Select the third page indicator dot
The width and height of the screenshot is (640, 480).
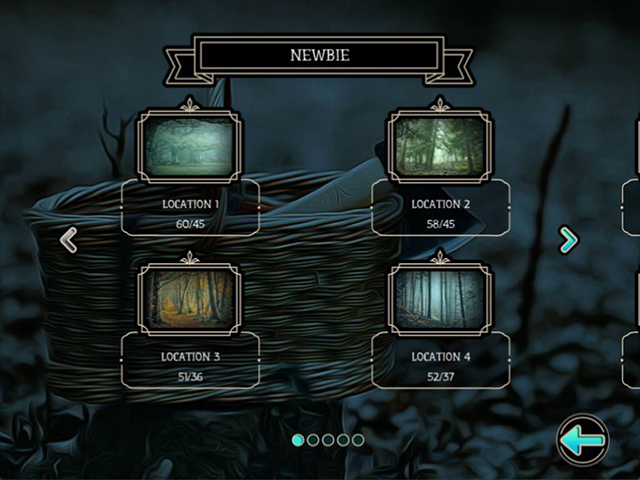(x=328, y=440)
